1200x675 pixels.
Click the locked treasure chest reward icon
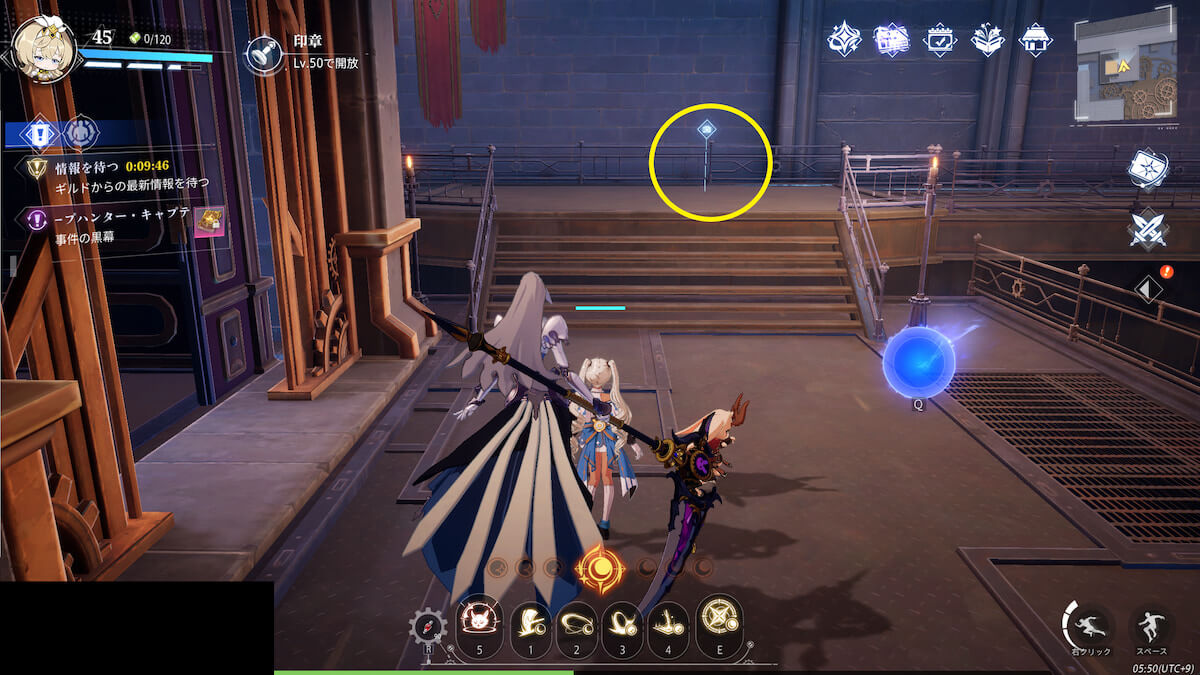209,222
